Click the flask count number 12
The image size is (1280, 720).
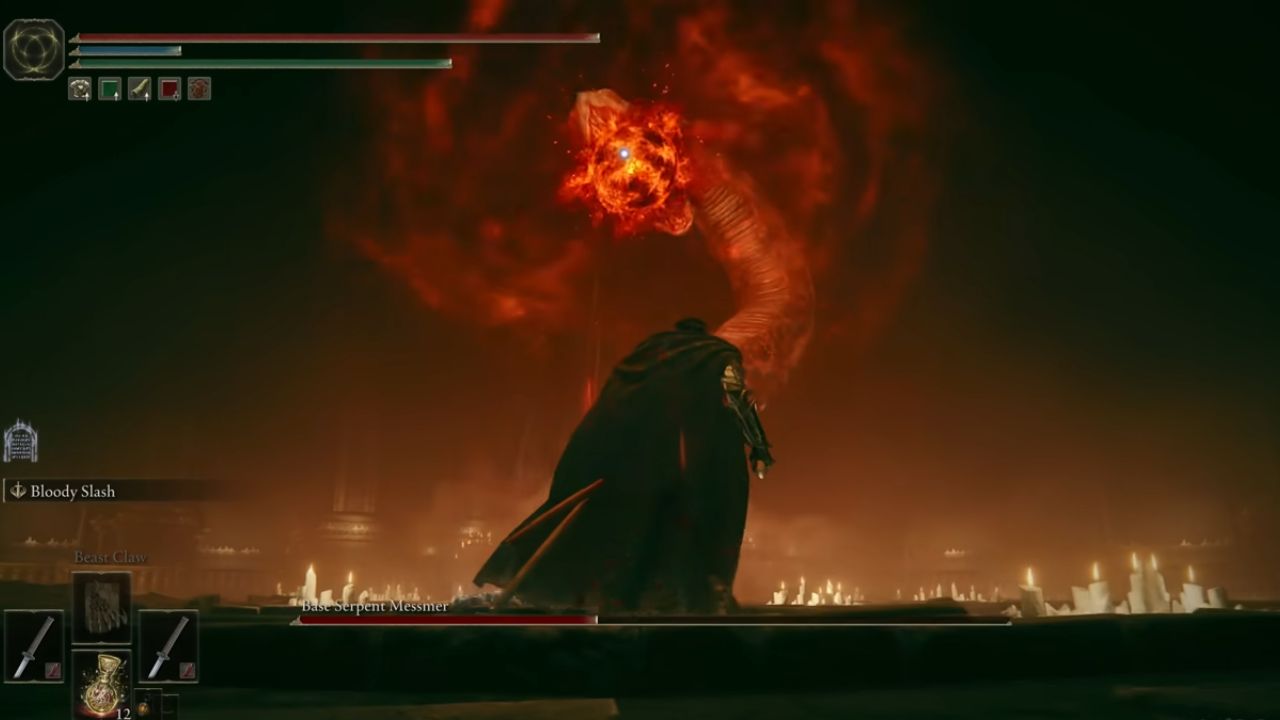click(x=122, y=712)
